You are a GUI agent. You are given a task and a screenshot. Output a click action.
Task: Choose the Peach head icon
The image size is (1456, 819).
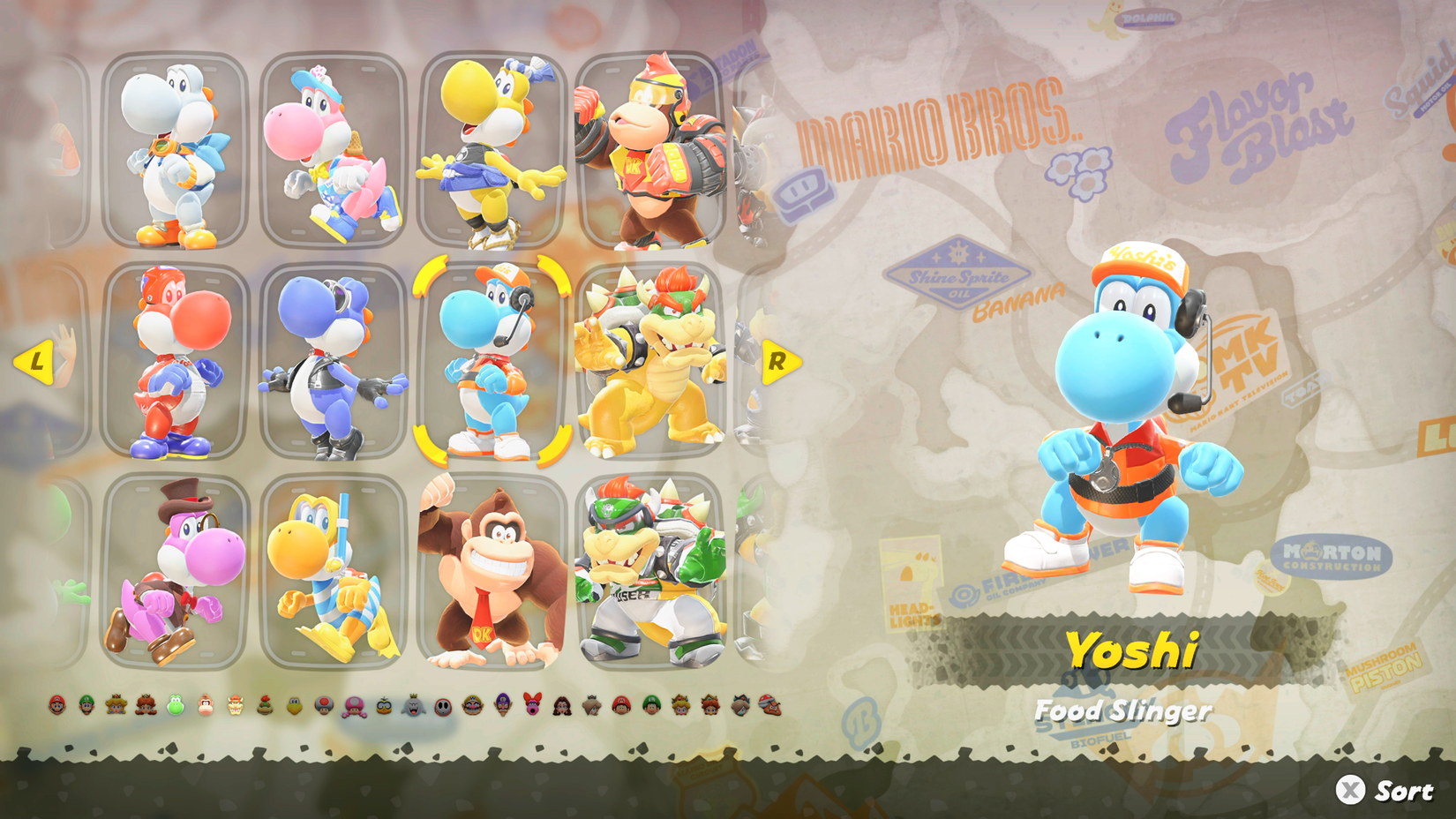click(116, 703)
